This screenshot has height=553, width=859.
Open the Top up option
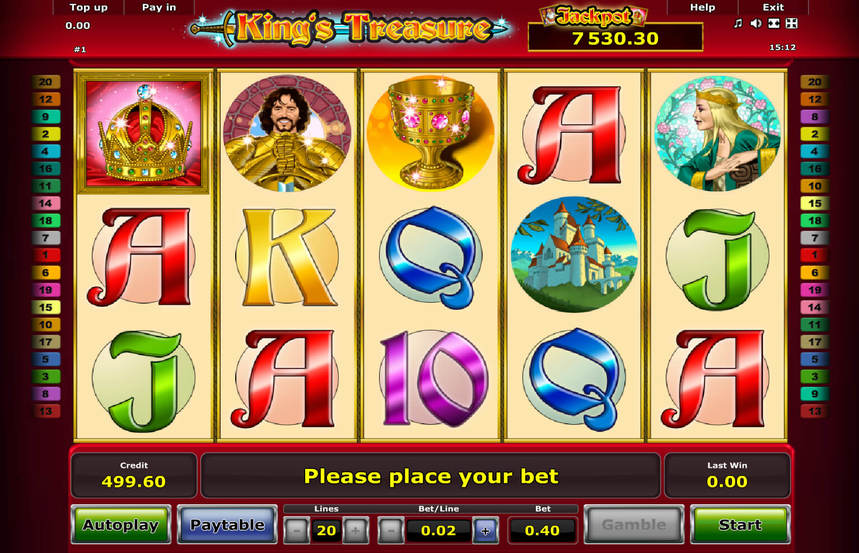tap(88, 7)
